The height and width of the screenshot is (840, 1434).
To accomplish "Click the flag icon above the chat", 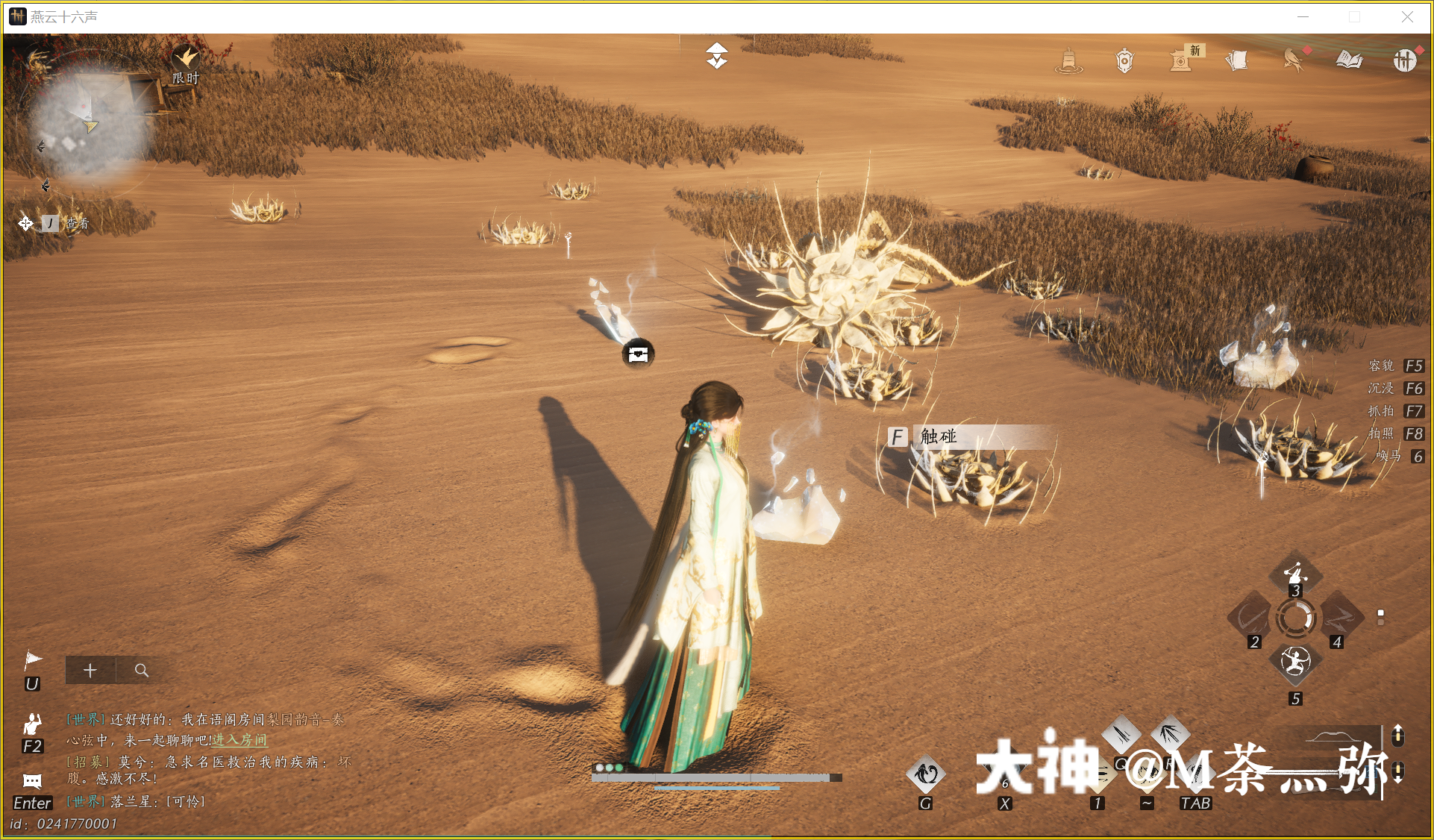I will pos(33,659).
